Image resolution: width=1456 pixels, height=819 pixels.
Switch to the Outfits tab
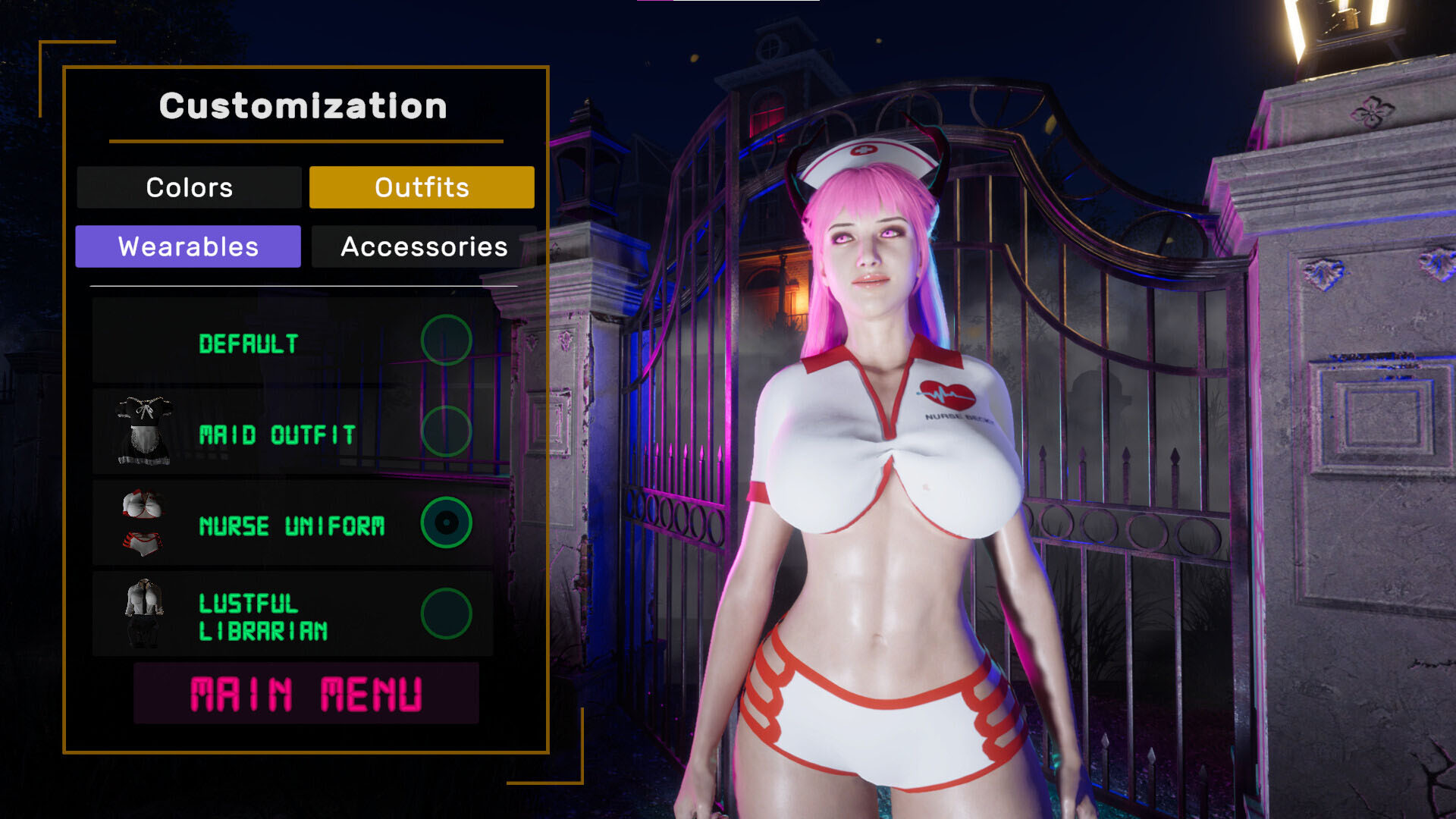(422, 187)
